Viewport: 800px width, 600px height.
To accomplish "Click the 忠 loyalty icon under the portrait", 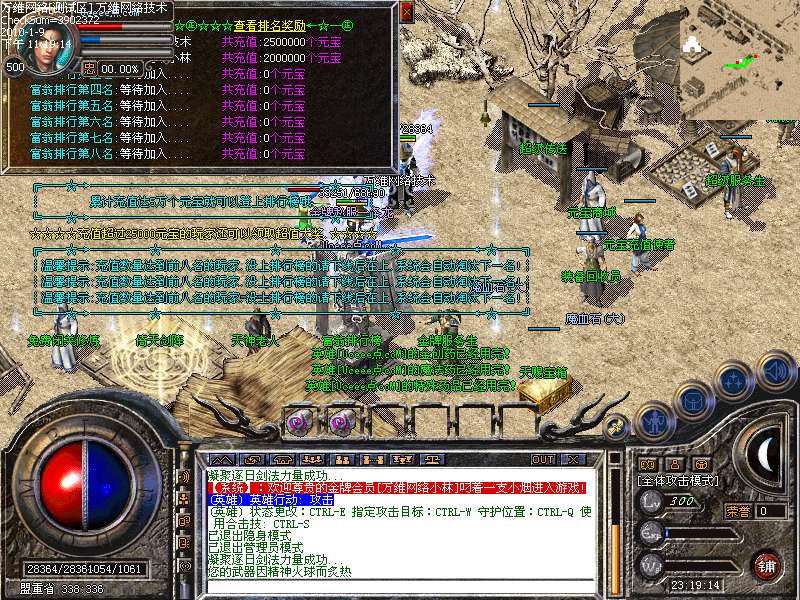I will 89,69.
